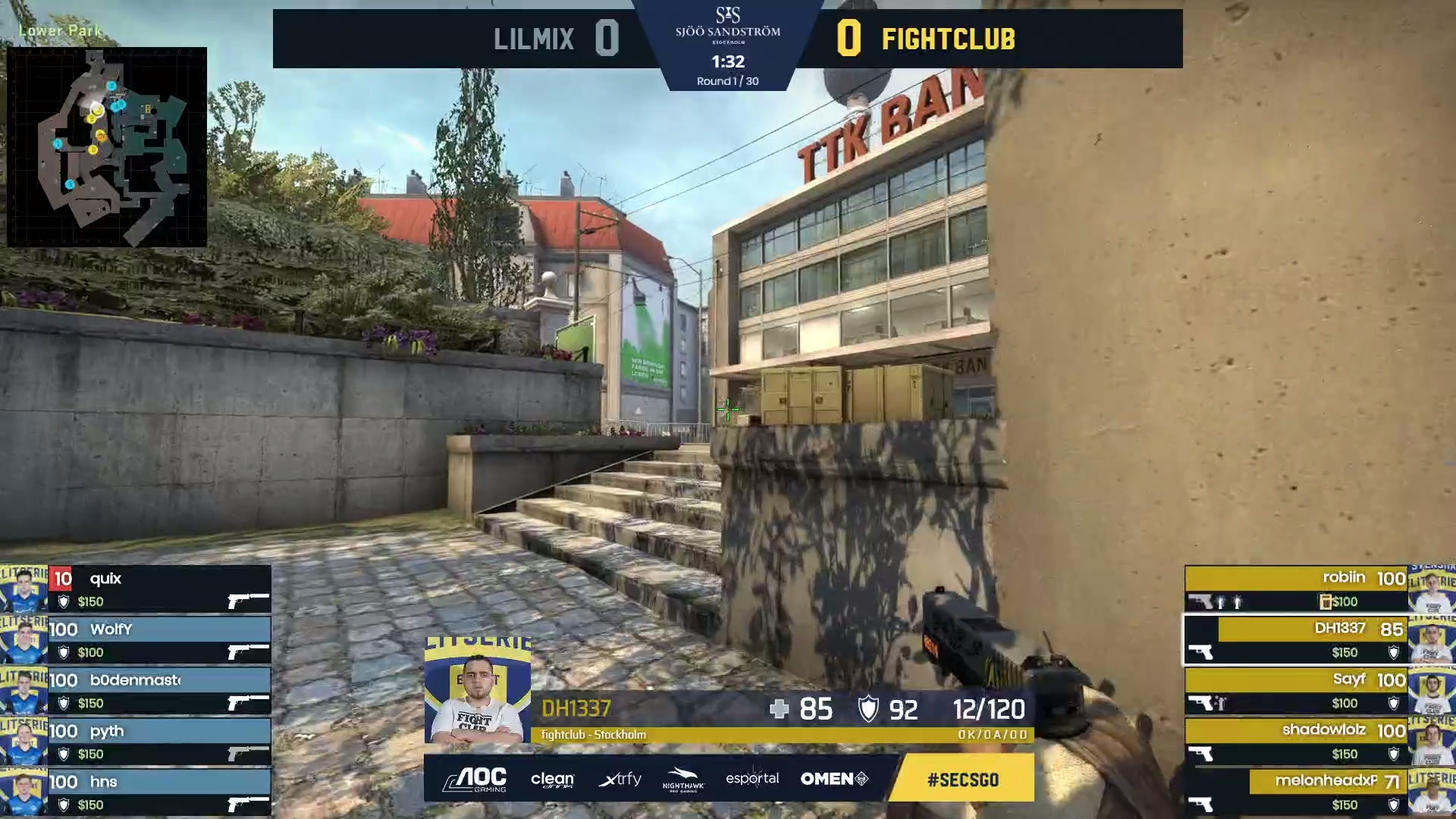Click shadowlolz's player portrait thumbnail
Image resolution: width=1456 pixels, height=819 pixels.
tap(1432, 740)
